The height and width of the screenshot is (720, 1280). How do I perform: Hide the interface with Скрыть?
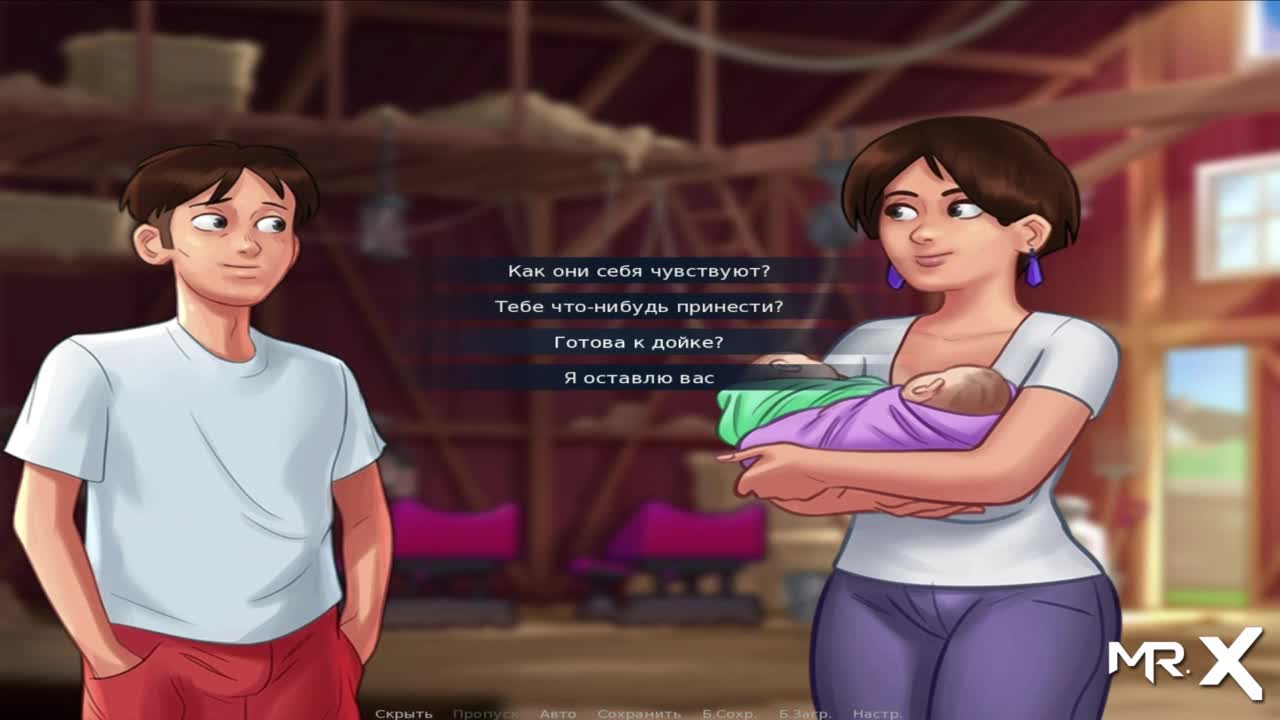click(x=404, y=713)
